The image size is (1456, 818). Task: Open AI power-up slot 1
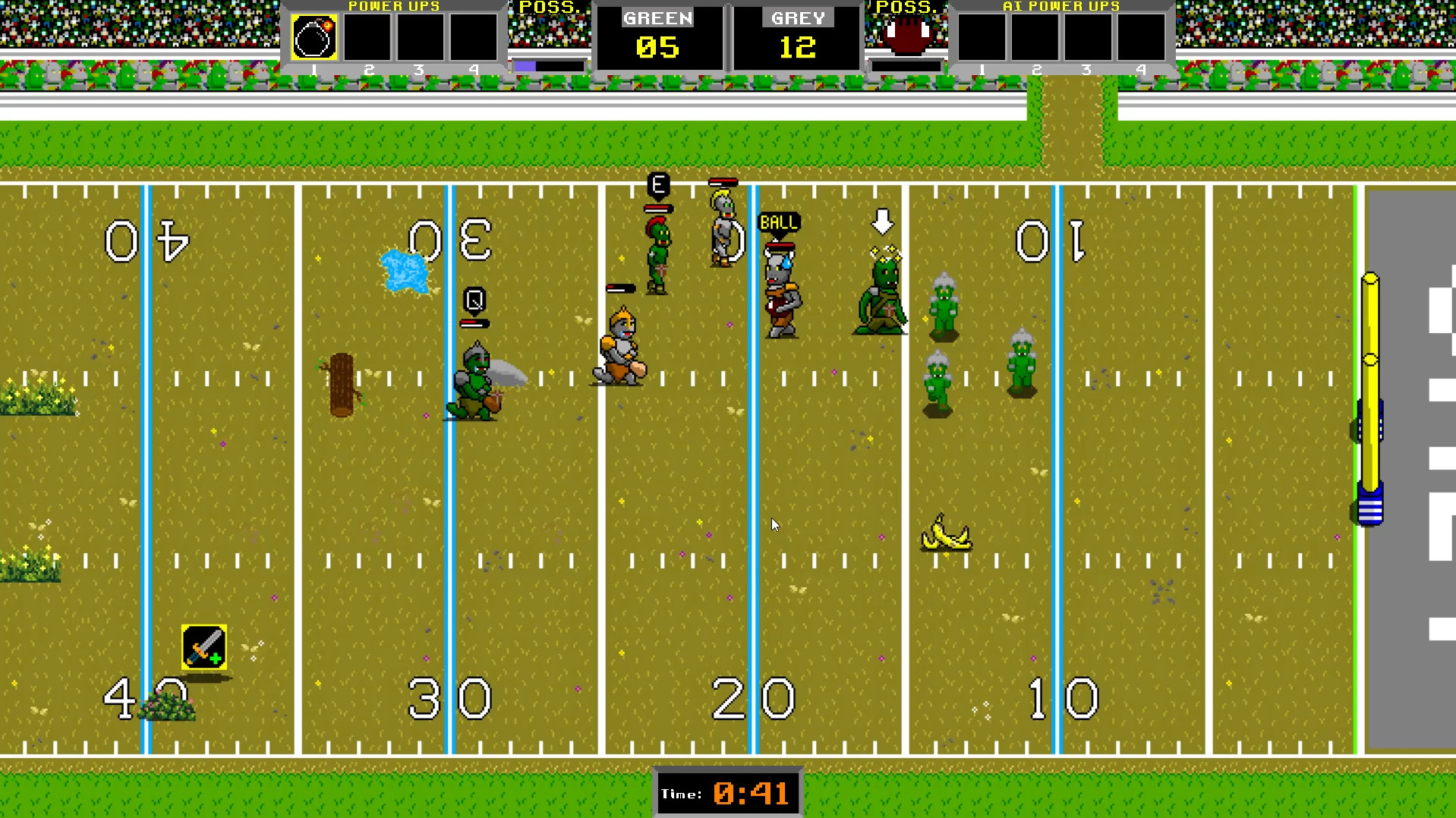point(981,37)
